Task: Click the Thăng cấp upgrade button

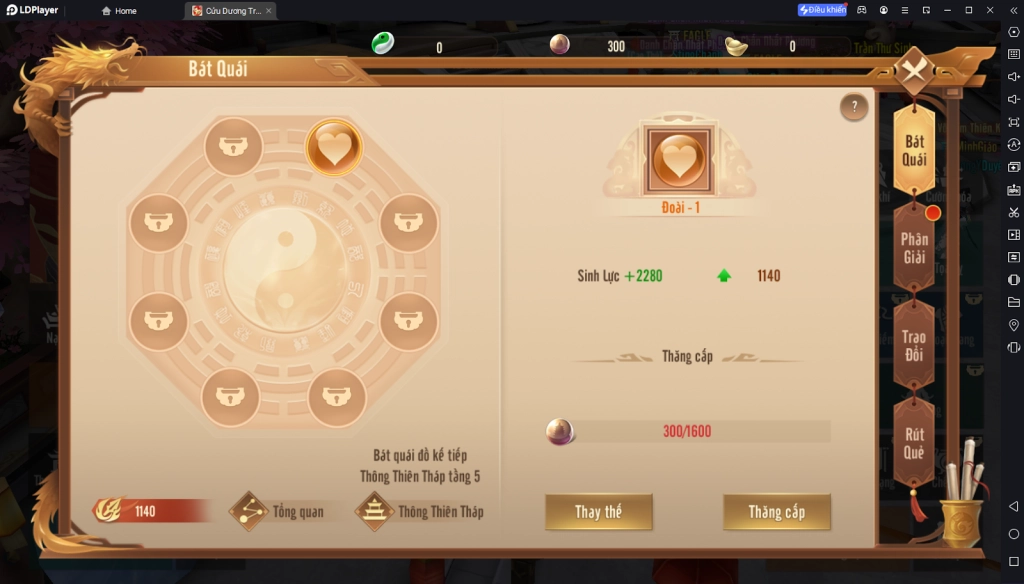Action: (776, 512)
